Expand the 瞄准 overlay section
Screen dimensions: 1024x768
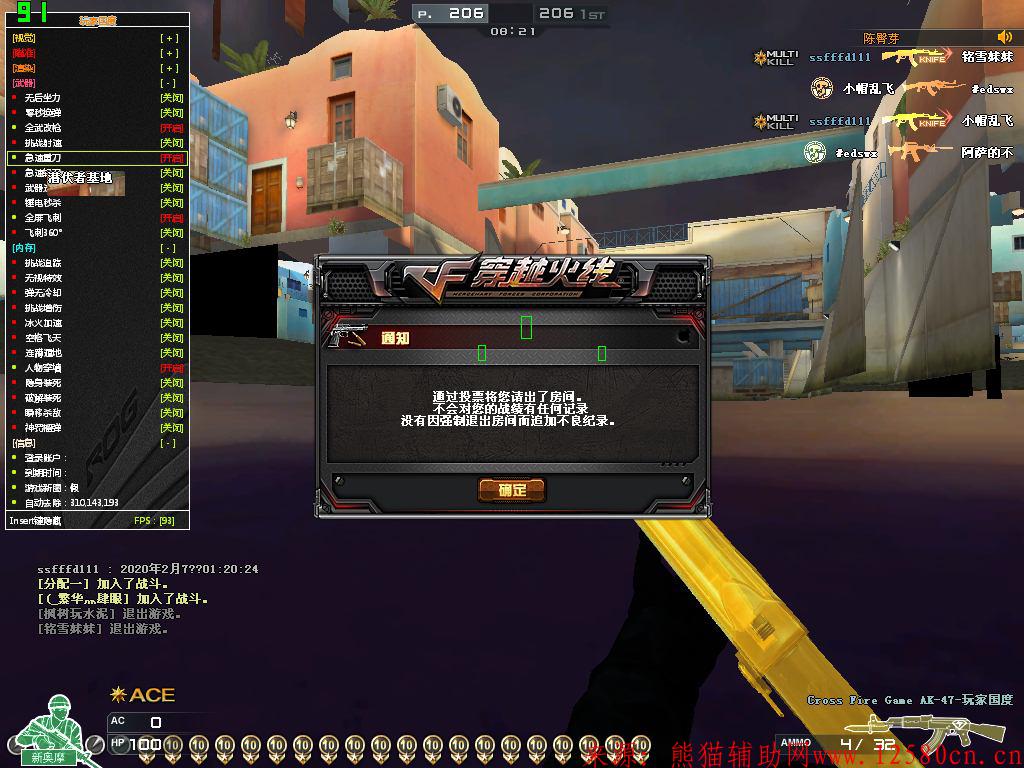point(171,53)
